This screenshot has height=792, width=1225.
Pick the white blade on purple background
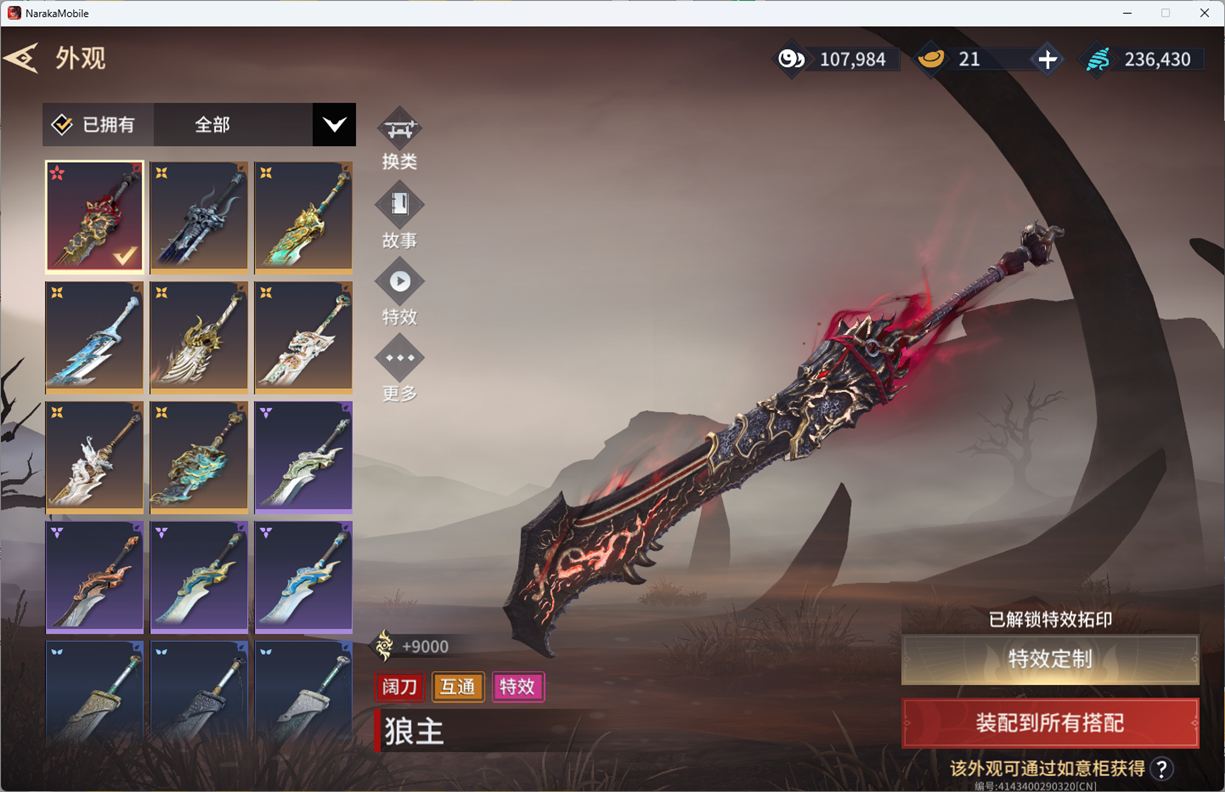pyautogui.click(x=303, y=457)
